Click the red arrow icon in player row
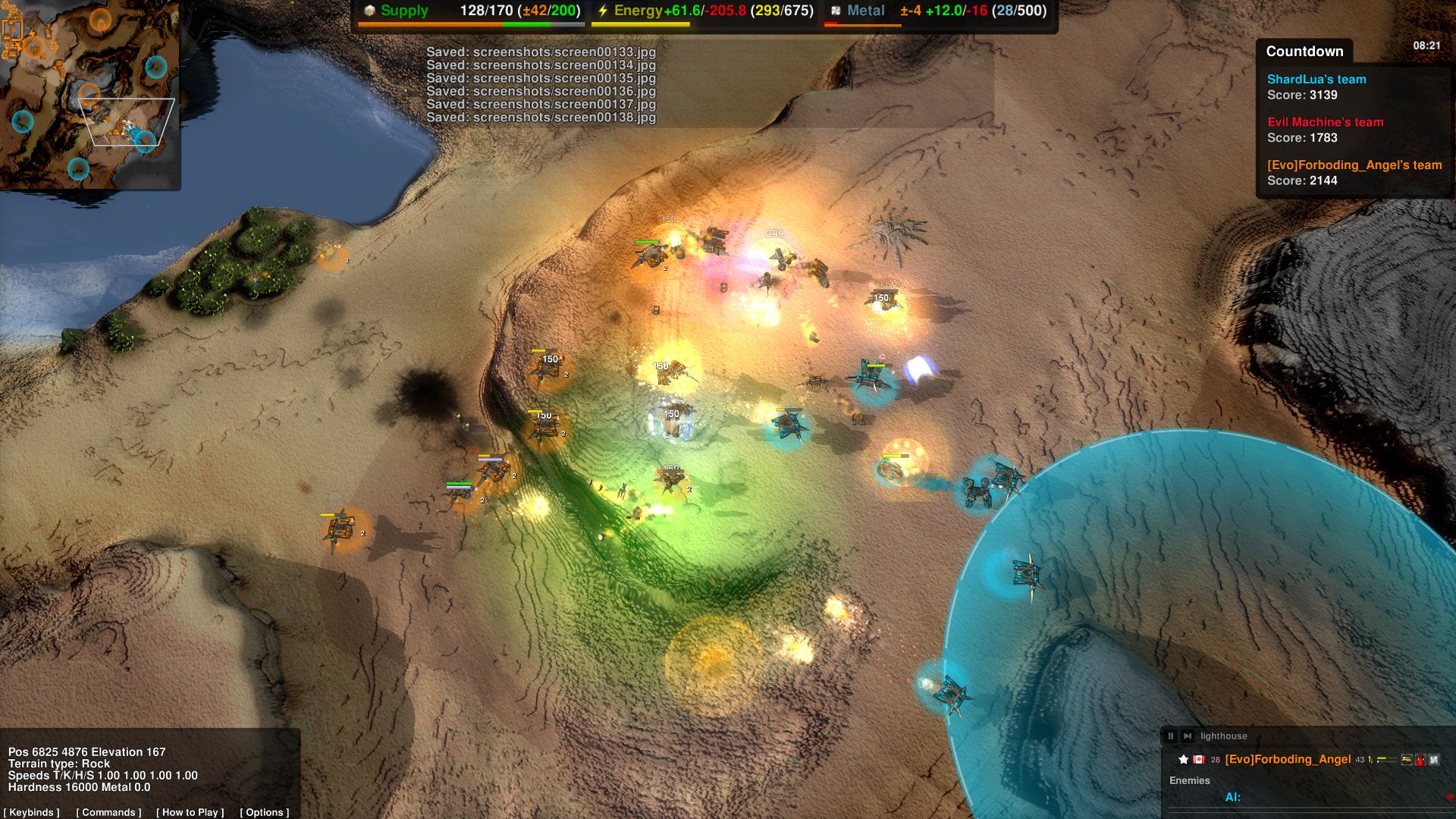Screen dimensions: 1456x819 click(1421, 760)
